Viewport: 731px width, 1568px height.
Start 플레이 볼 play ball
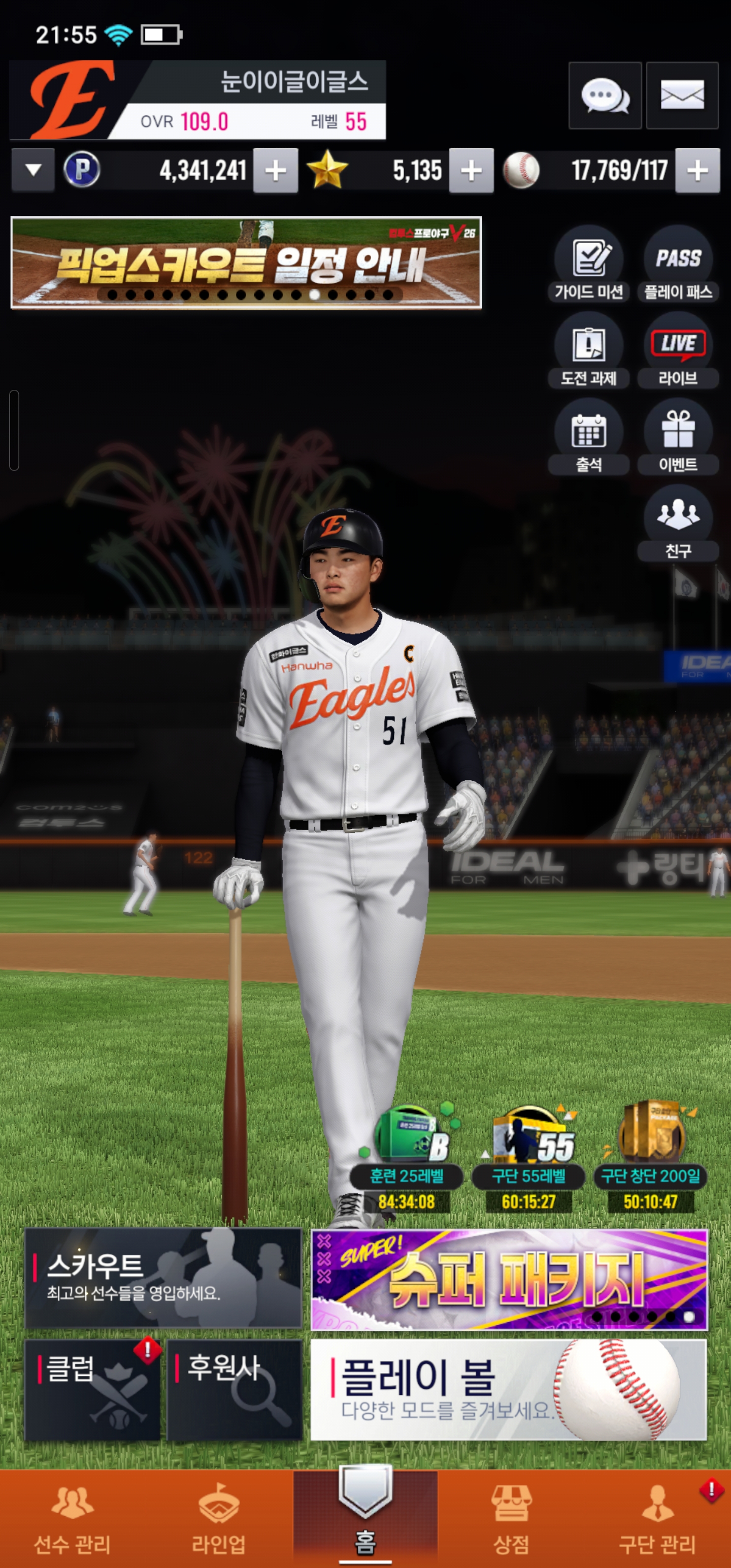pyautogui.click(x=508, y=1390)
